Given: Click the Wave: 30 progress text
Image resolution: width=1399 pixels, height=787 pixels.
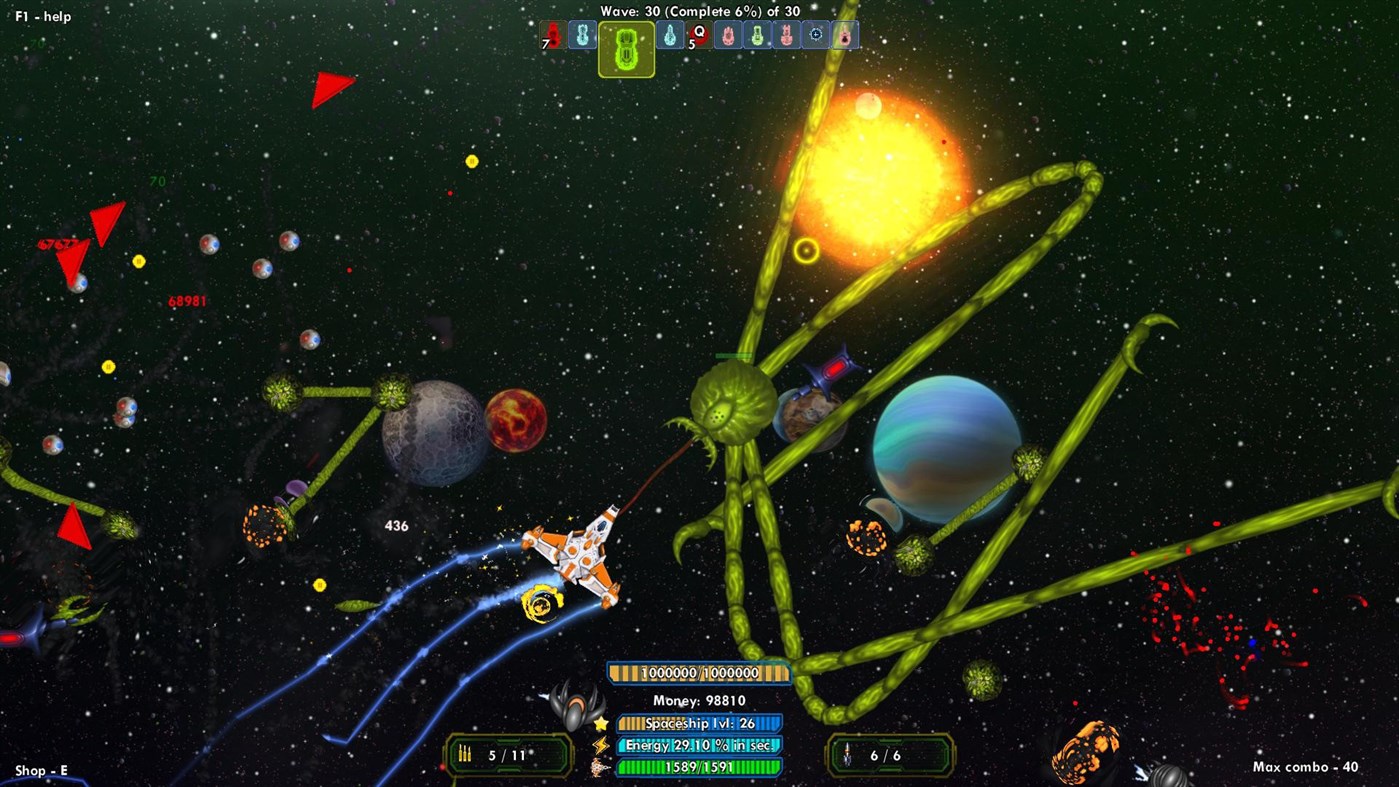Looking at the screenshot, I should point(698,11).
